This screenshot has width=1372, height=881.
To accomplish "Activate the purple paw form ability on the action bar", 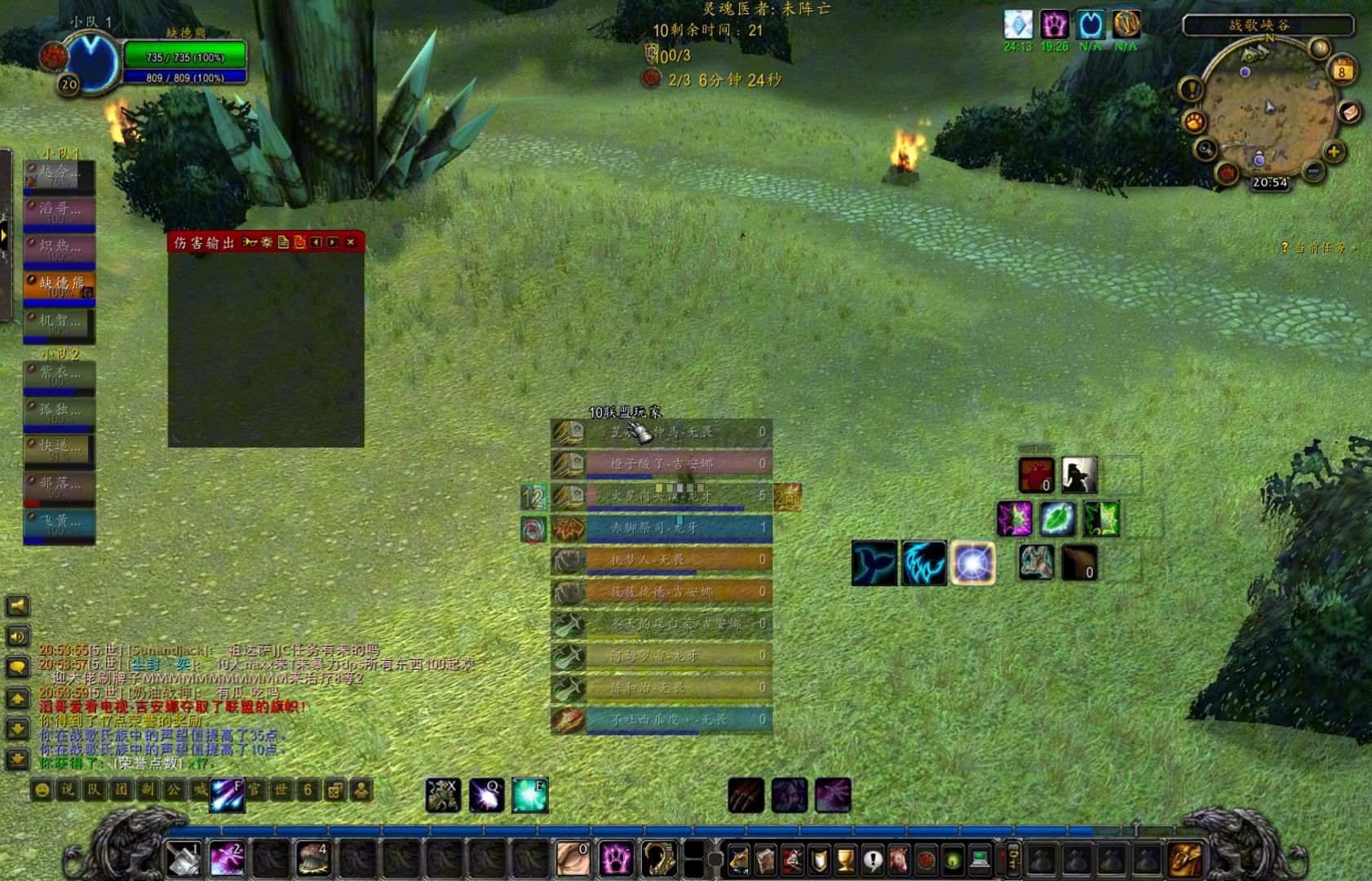I will pos(616,859).
